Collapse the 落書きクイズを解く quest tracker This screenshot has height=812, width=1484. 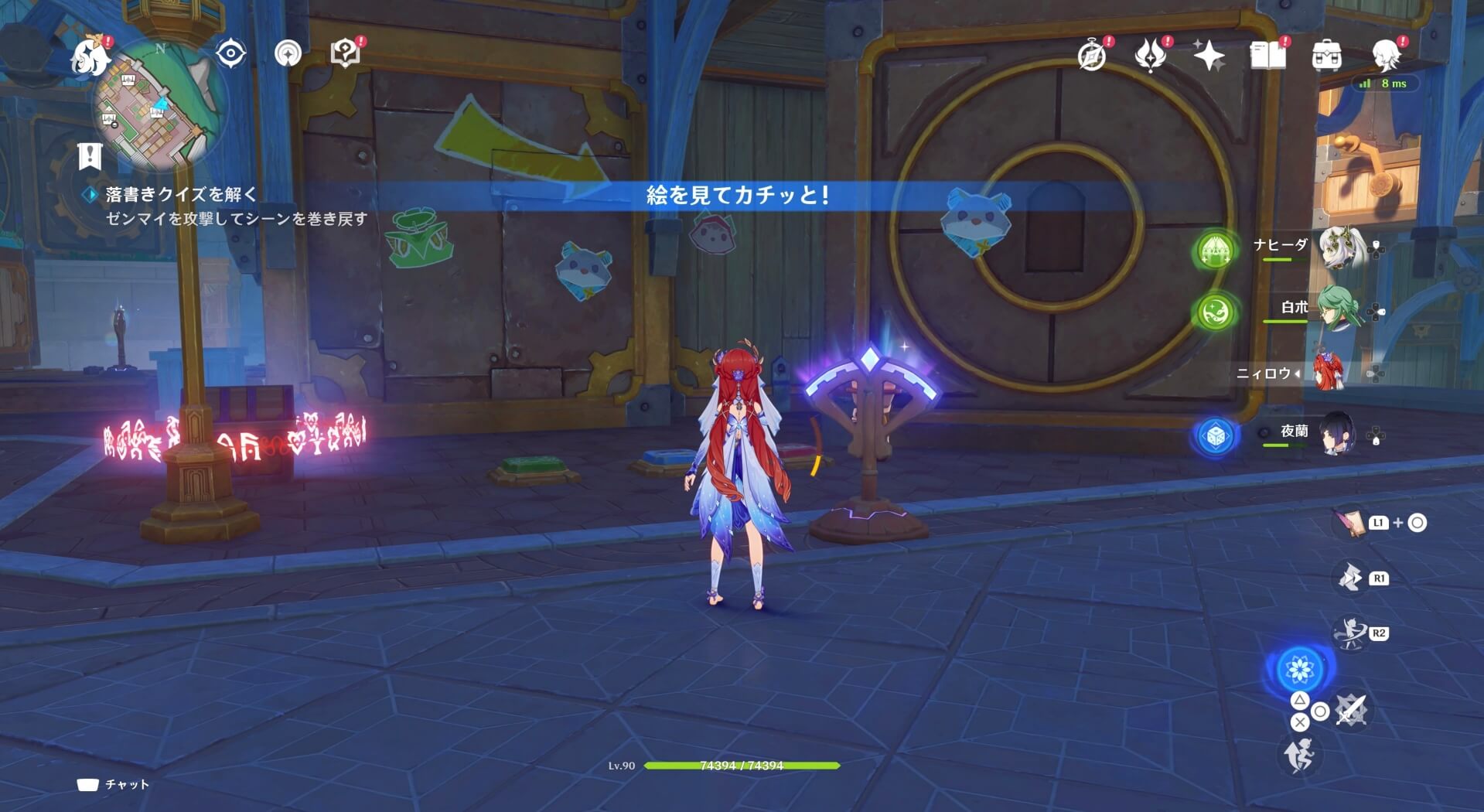click(91, 196)
